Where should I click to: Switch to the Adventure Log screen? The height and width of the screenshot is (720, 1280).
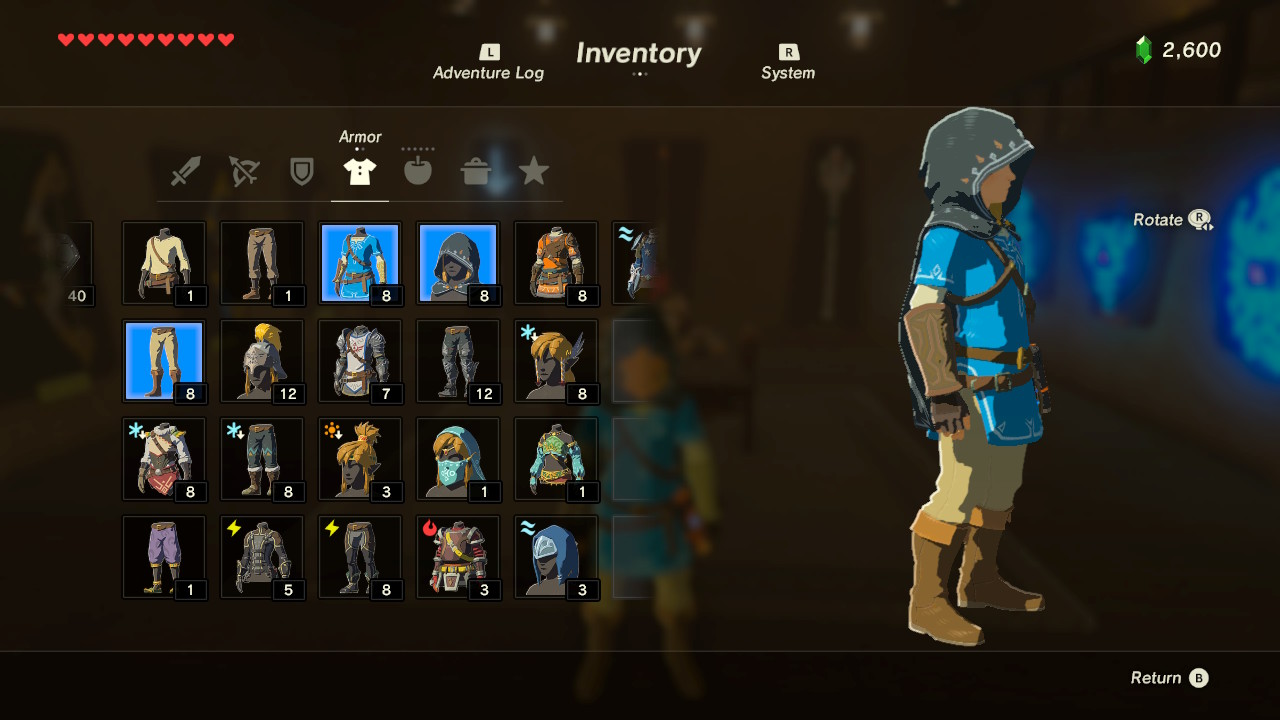click(x=488, y=63)
